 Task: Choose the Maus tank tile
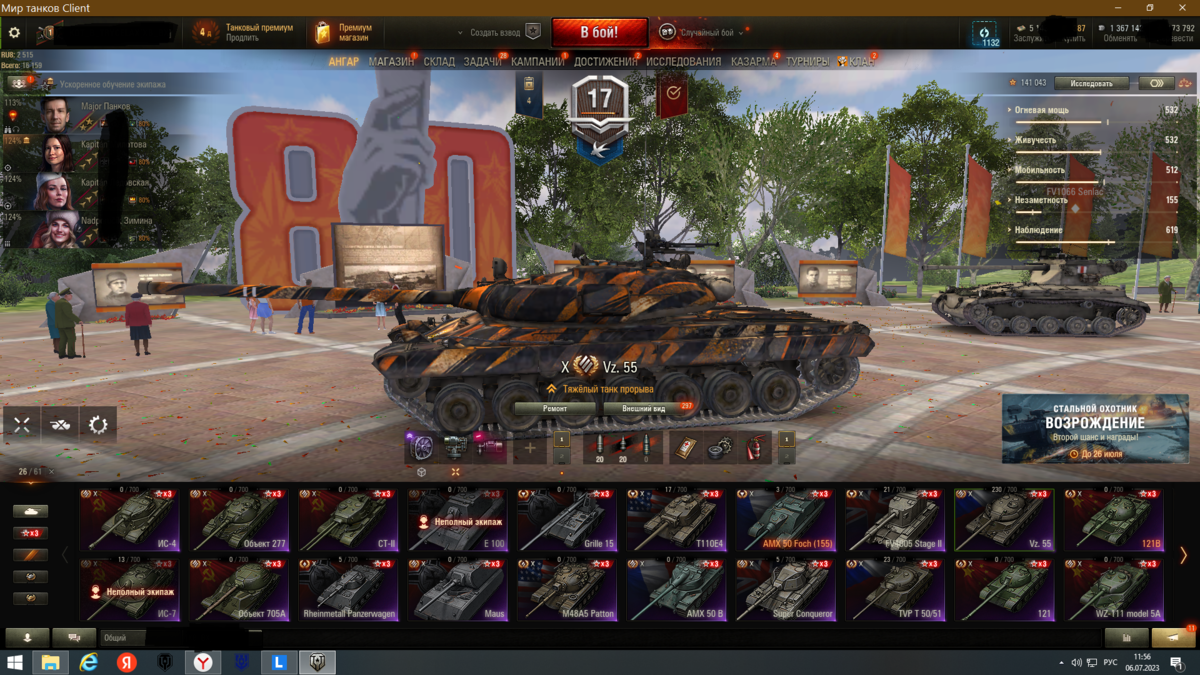[x=456, y=590]
